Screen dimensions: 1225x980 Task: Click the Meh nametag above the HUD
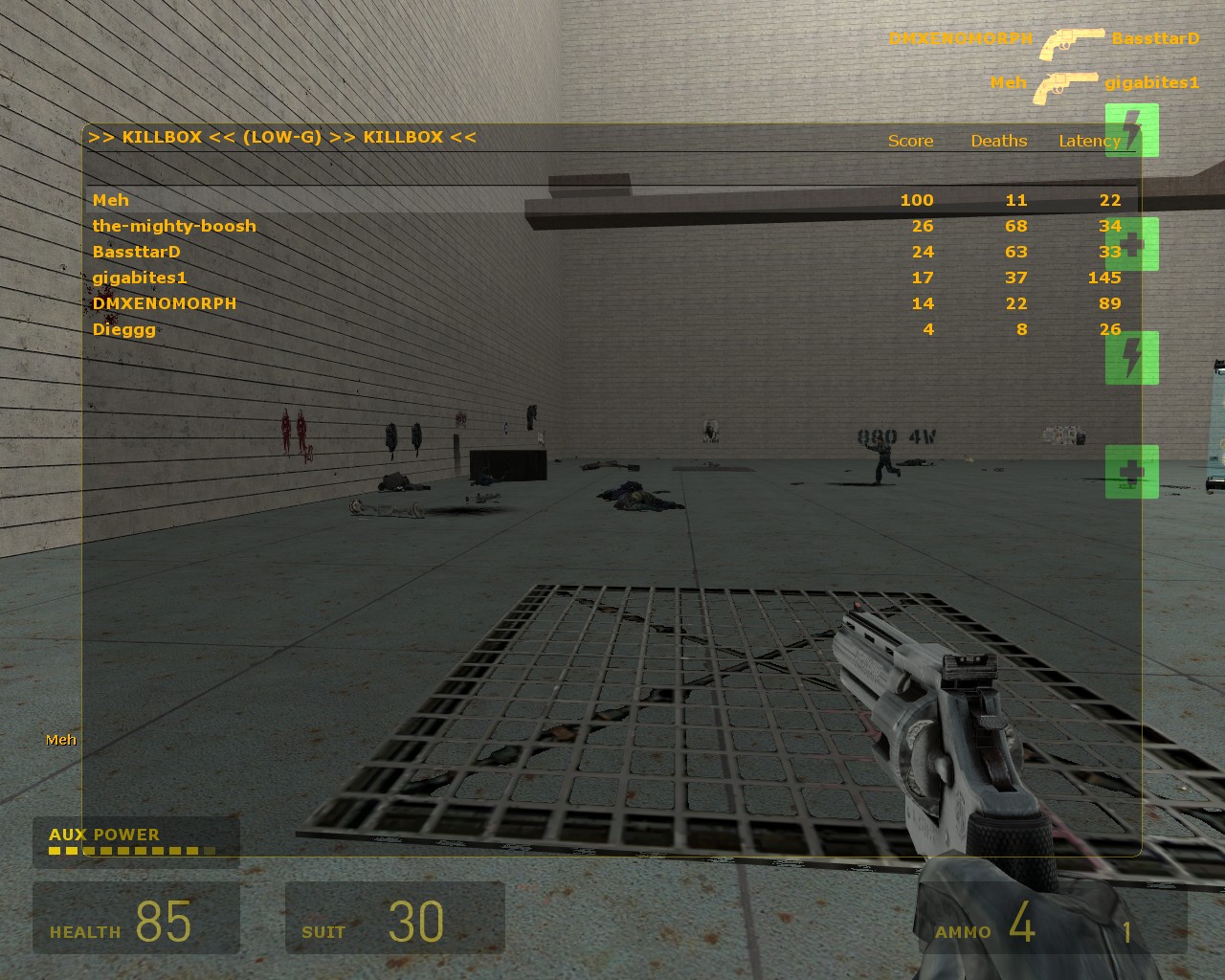(x=60, y=739)
